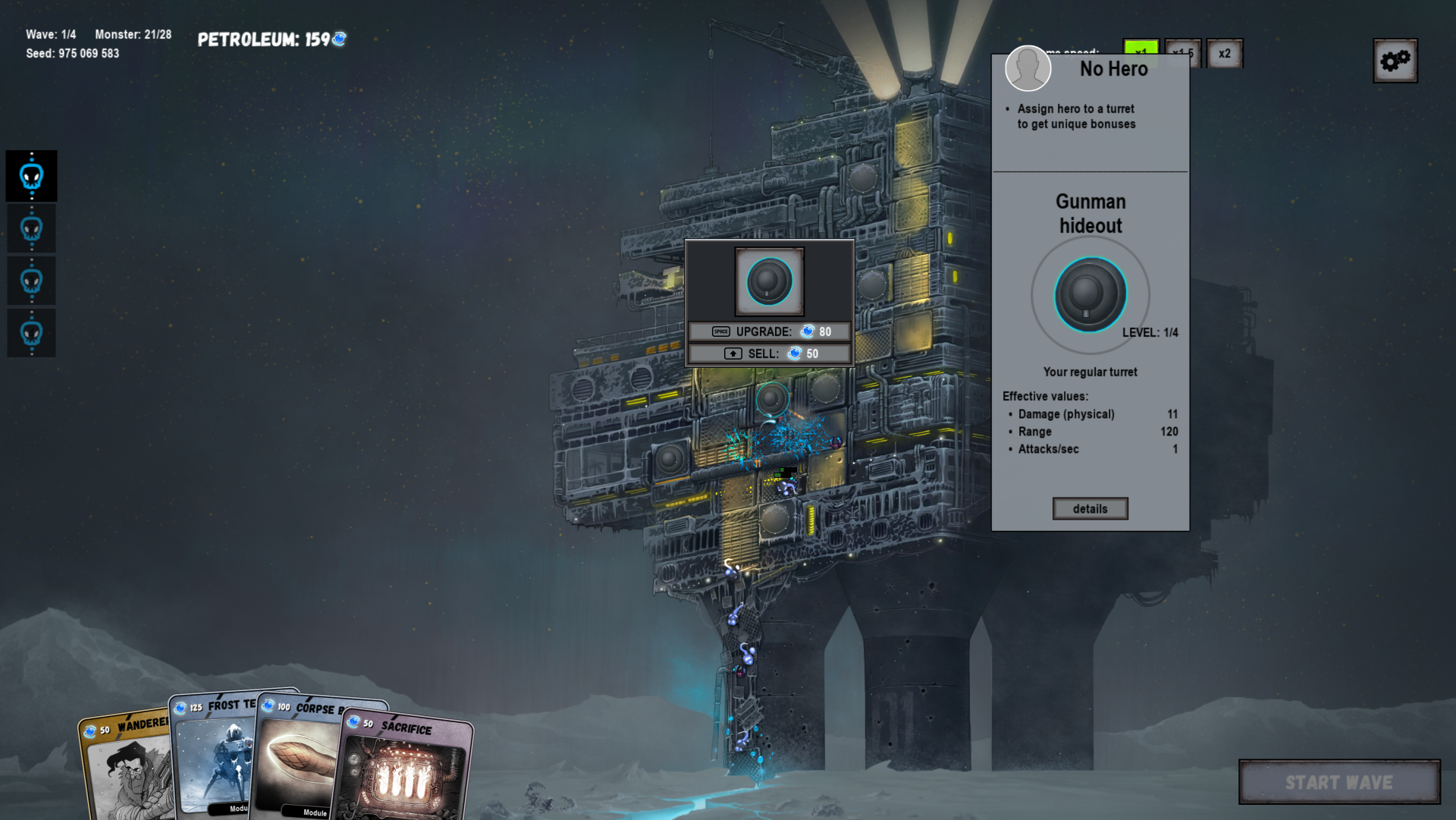Screen dimensions: 1456x820
Task: Click the highlighted top skull wave icon
Action: pyautogui.click(x=32, y=177)
